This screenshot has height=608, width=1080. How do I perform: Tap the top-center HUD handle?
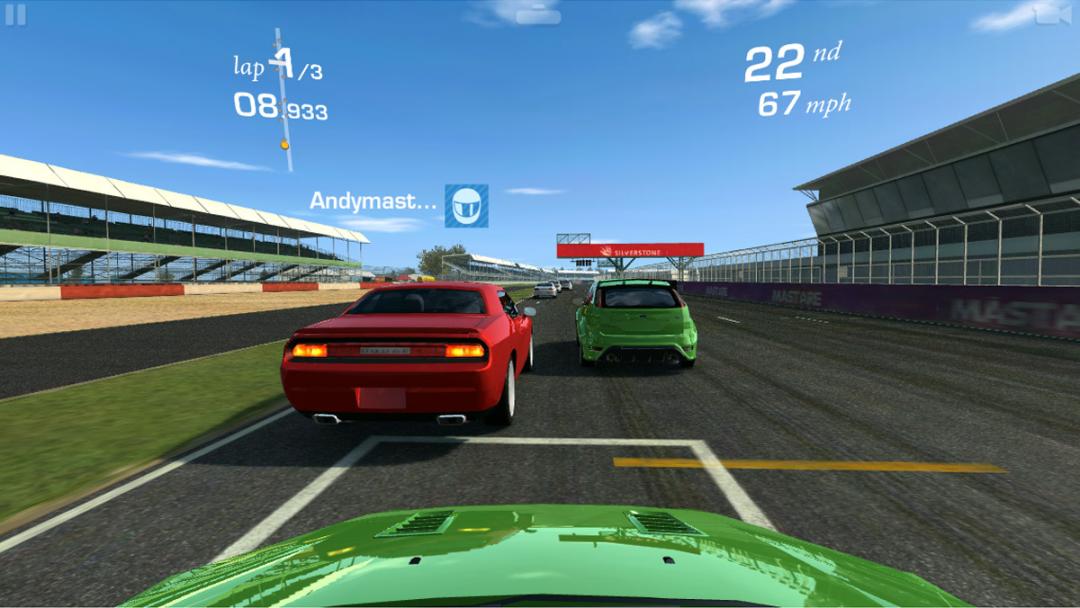click(x=539, y=14)
